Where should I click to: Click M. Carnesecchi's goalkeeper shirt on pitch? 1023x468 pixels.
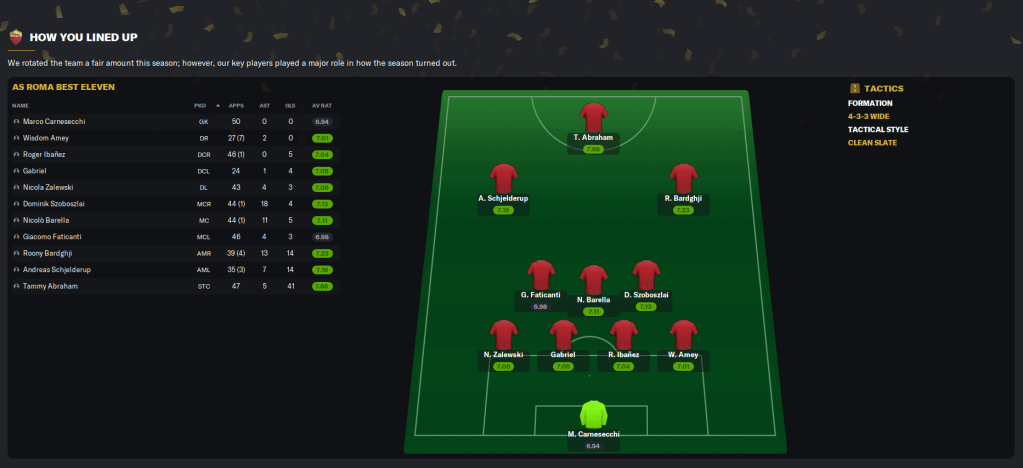(x=593, y=416)
